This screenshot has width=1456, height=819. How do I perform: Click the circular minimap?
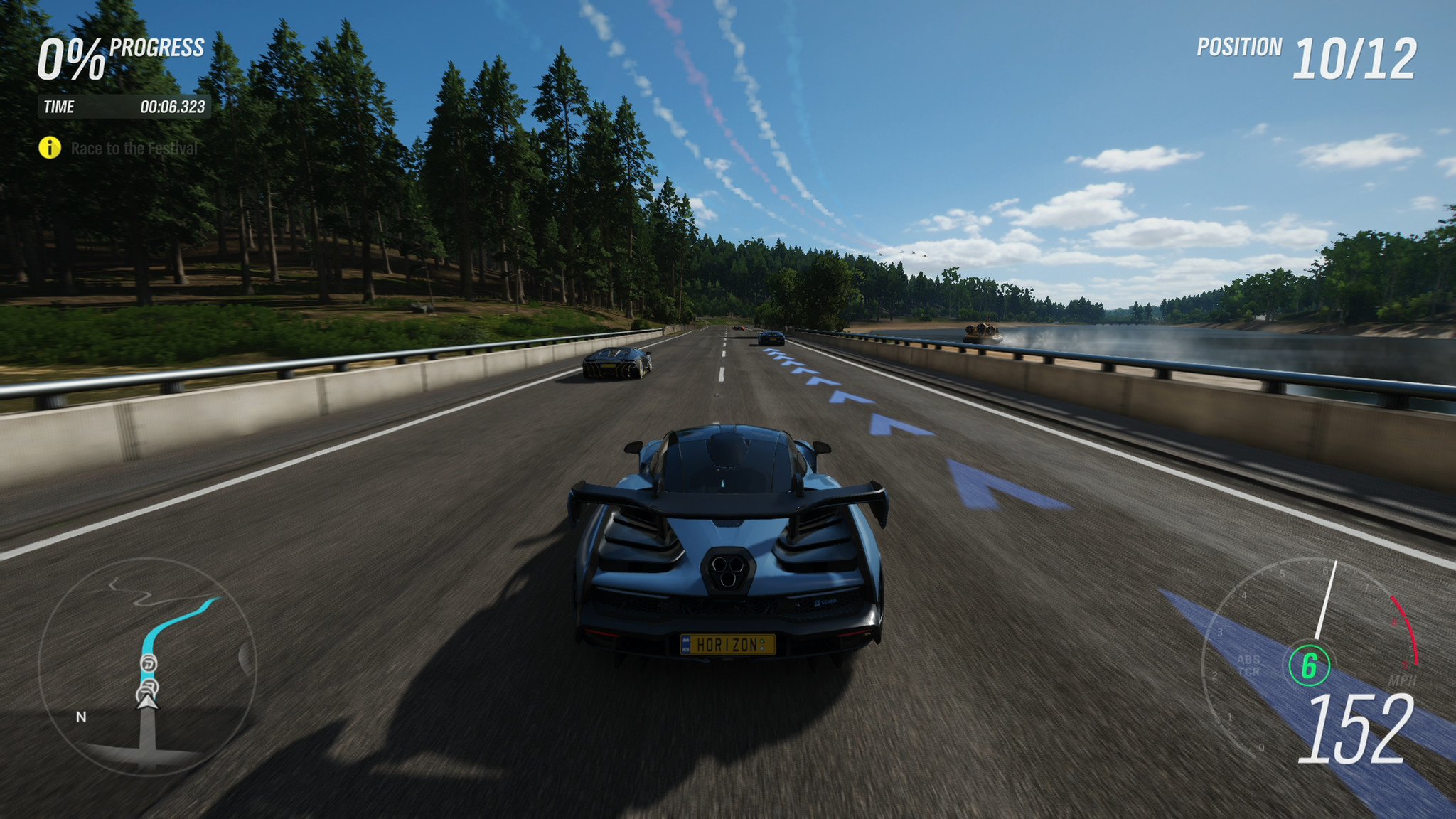click(x=146, y=665)
